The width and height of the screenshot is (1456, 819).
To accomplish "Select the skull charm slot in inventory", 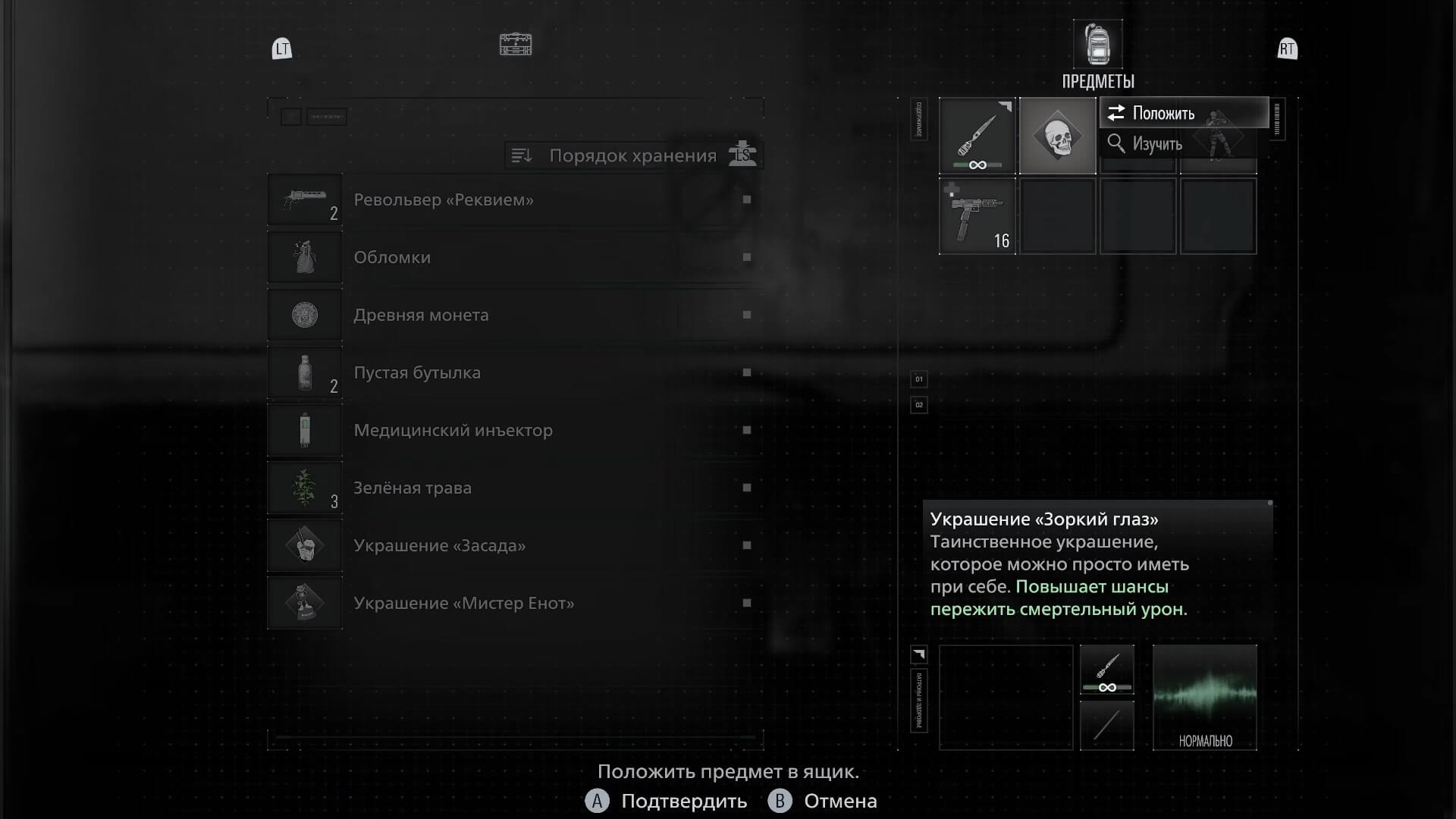I will (1058, 136).
